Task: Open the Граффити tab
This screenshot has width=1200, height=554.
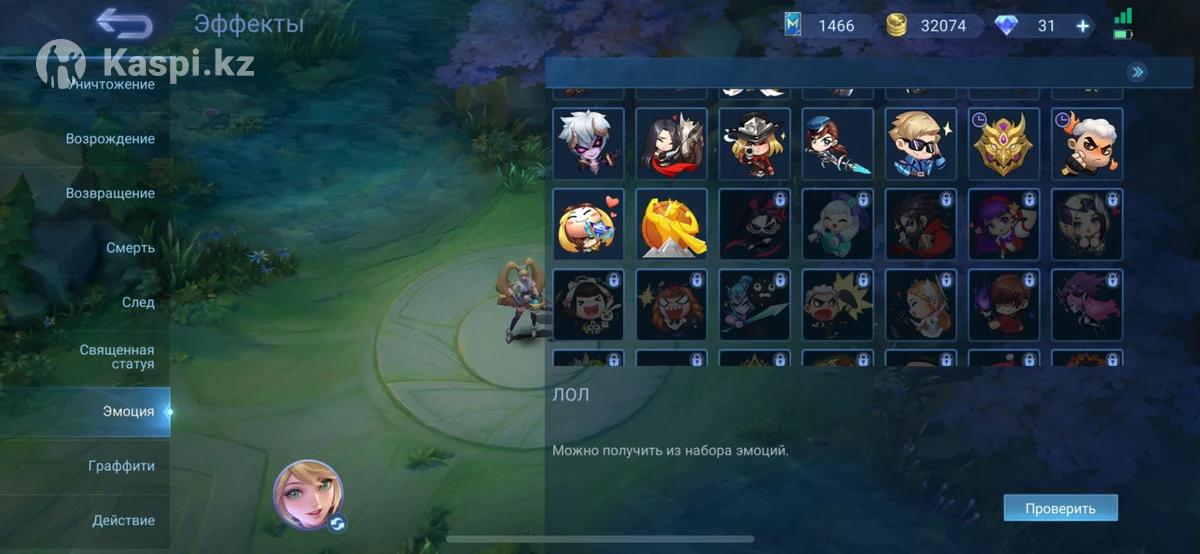Action: coord(121,466)
